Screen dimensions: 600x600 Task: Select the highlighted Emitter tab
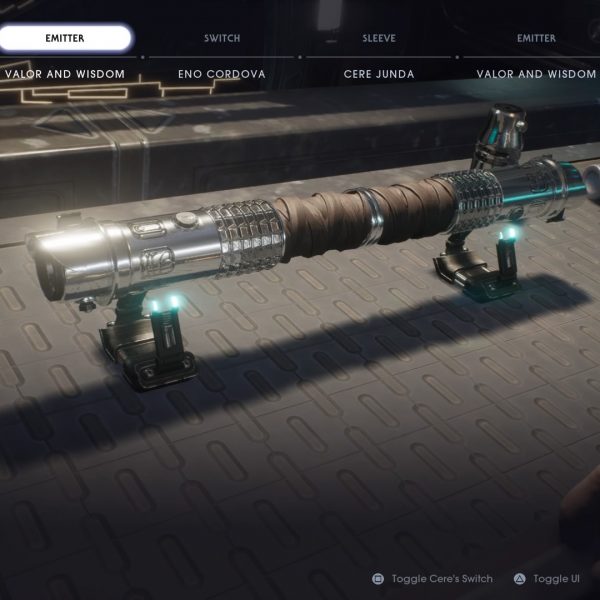65,38
